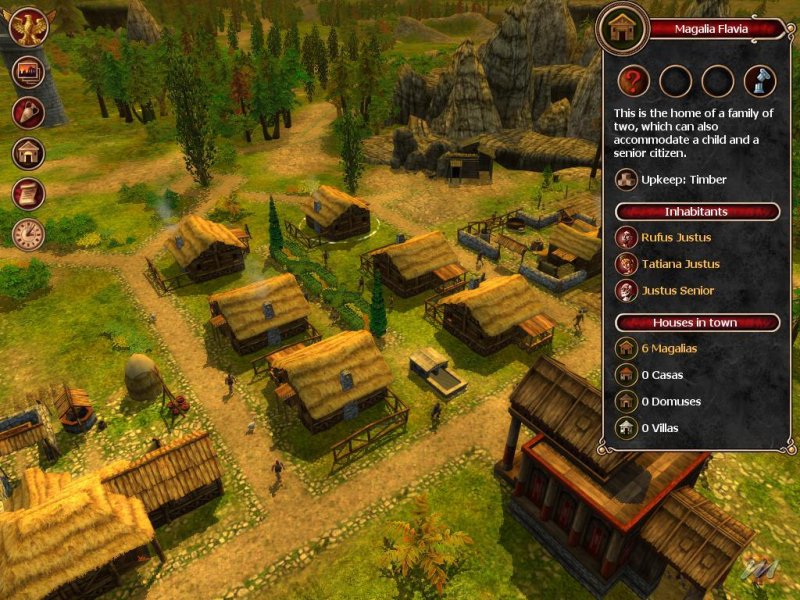This screenshot has height=600, width=800.
Task: Open the building construction menu icon
Action: 28,153
